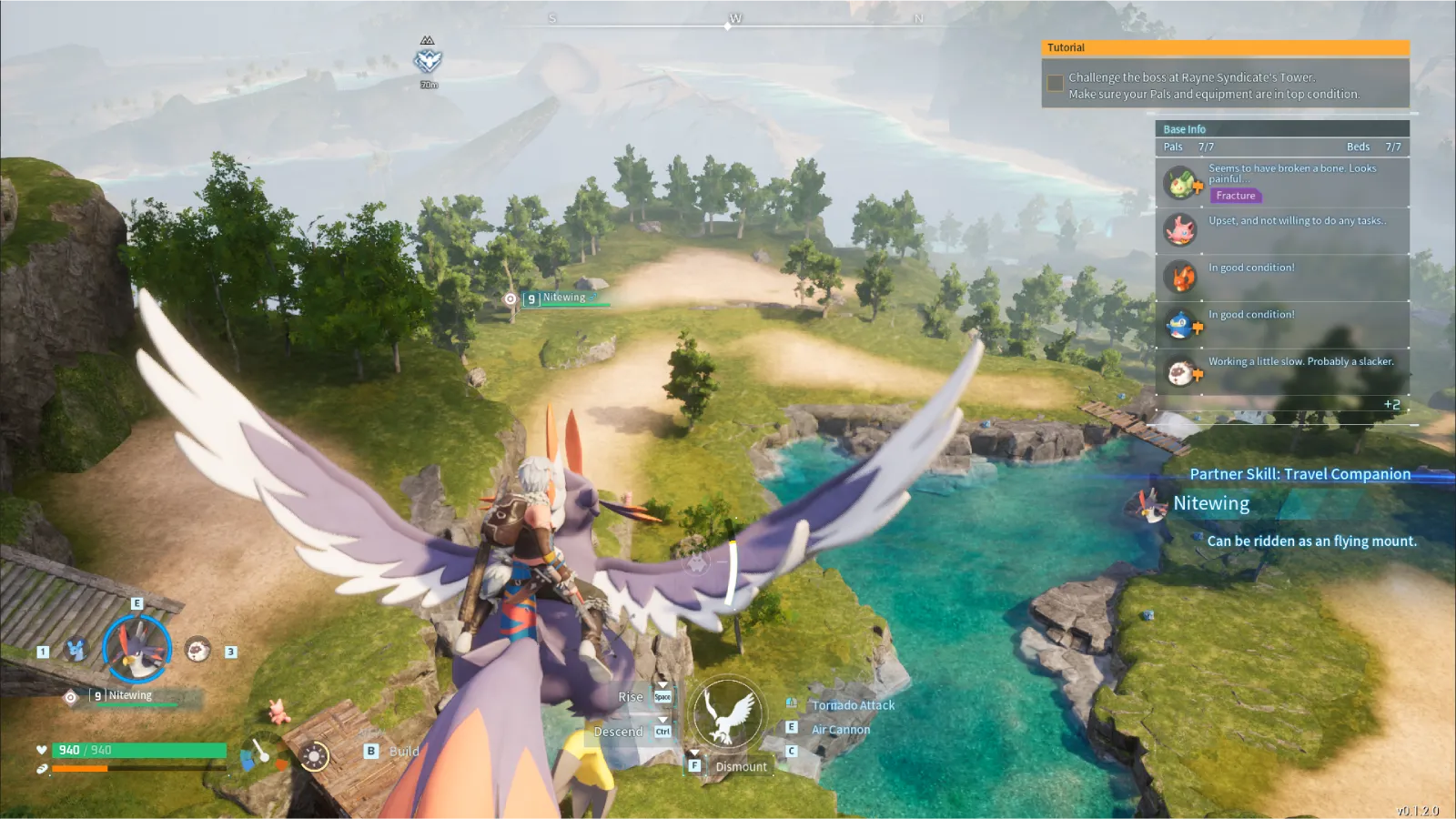Select the circled Nitewing party portrait
Image resolution: width=1456 pixels, height=819 pixels.
pyautogui.click(x=136, y=650)
